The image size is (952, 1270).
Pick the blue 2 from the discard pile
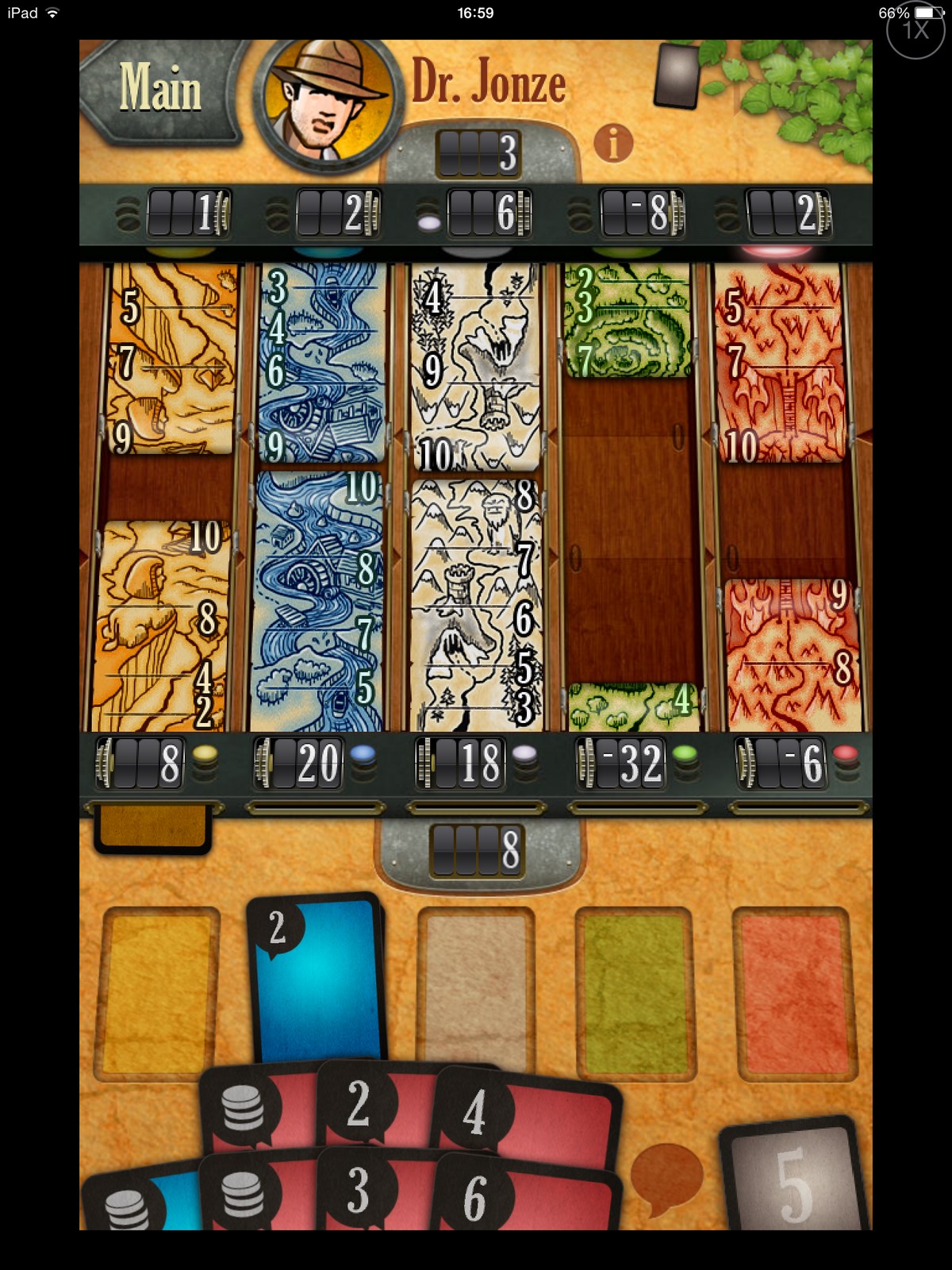pos(317,976)
